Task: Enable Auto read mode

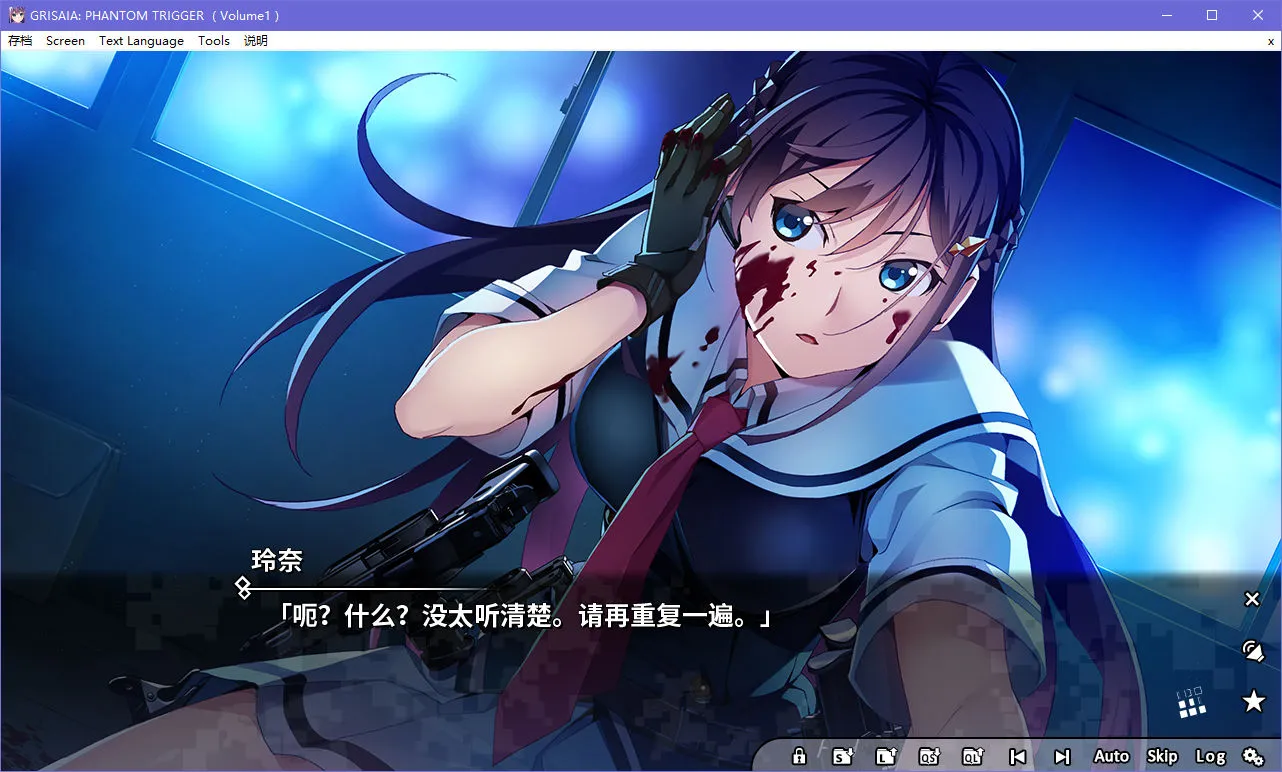Action: click(1110, 756)
